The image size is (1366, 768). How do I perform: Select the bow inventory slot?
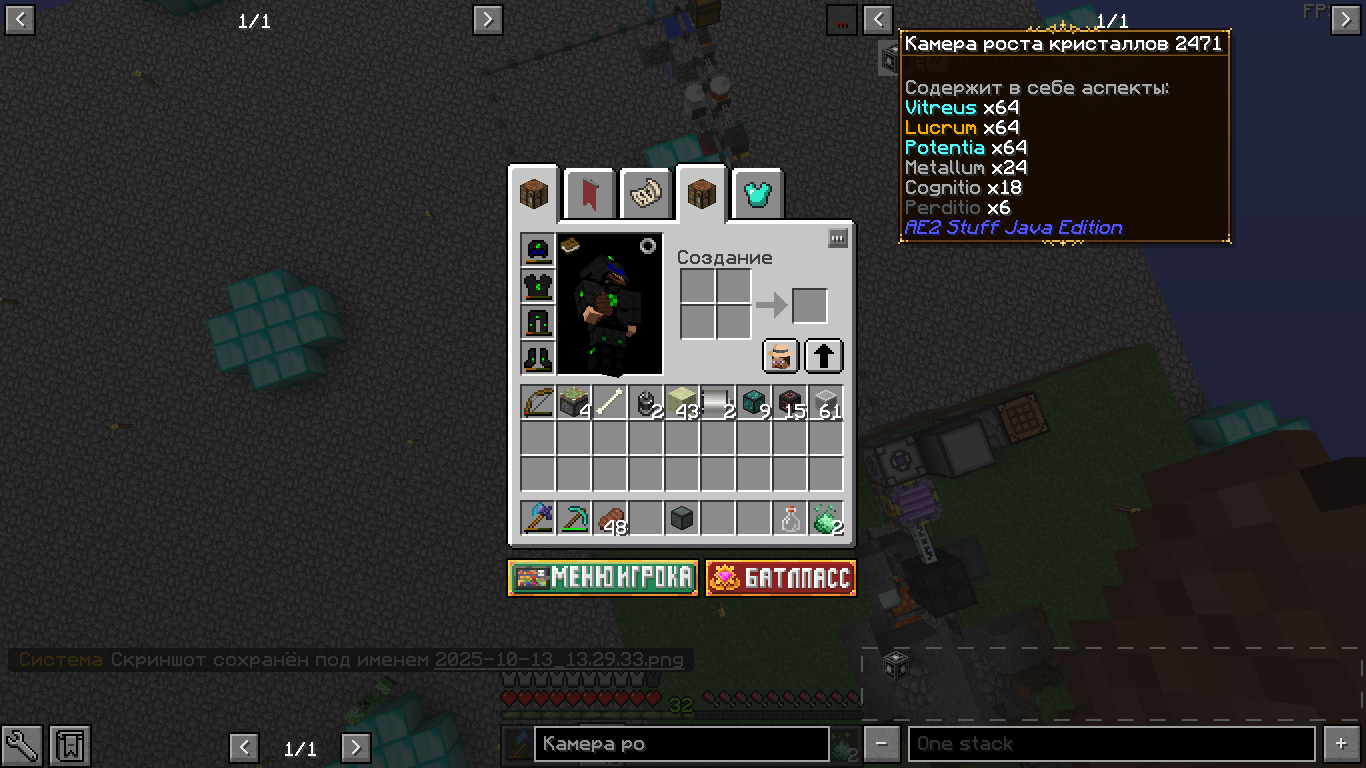coord(538,403)
